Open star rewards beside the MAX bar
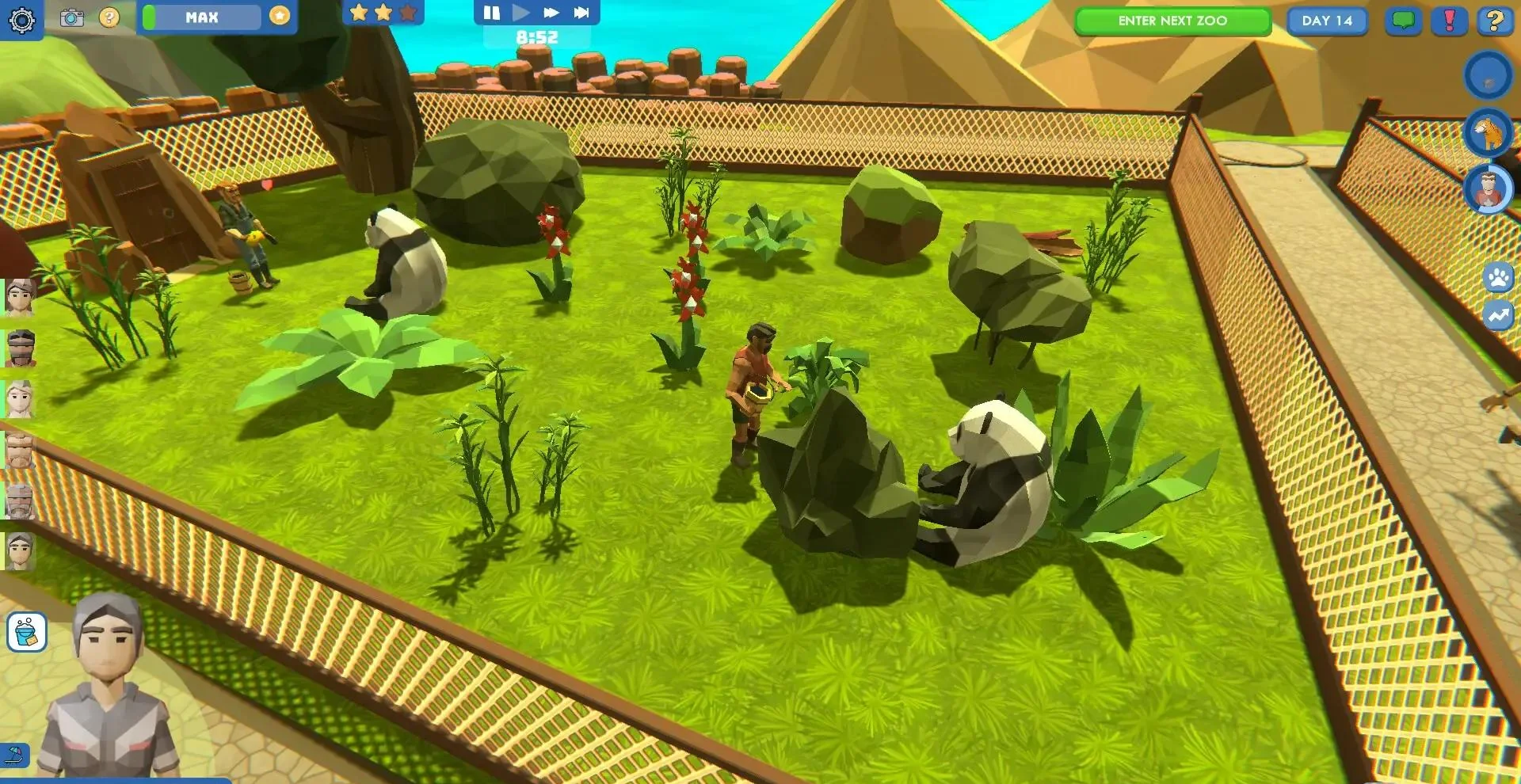Image resolution: width=1521 pixels, height=784 pixels. [x=278, y=16]
